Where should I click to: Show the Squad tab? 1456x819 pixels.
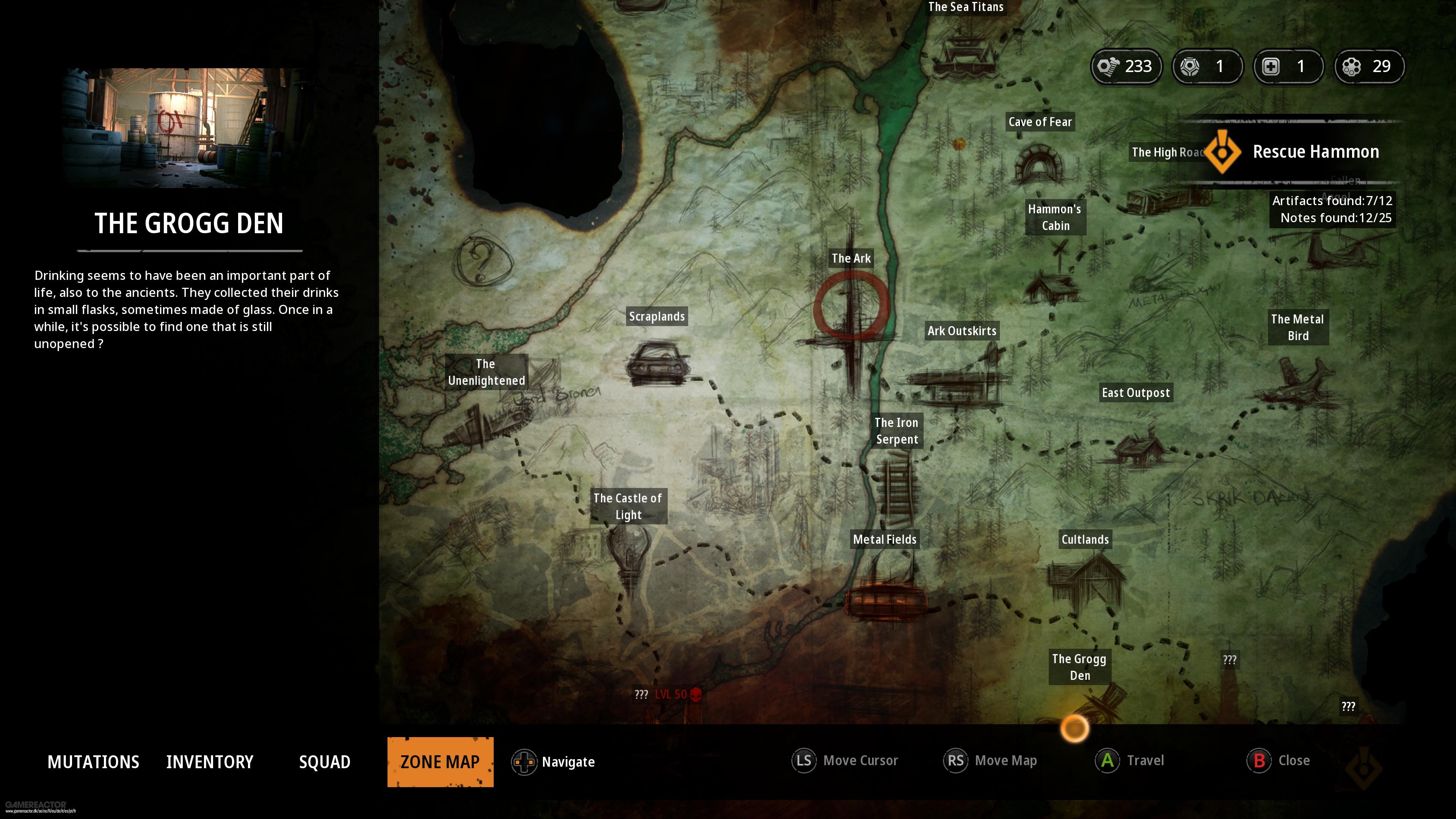[325, 762]
